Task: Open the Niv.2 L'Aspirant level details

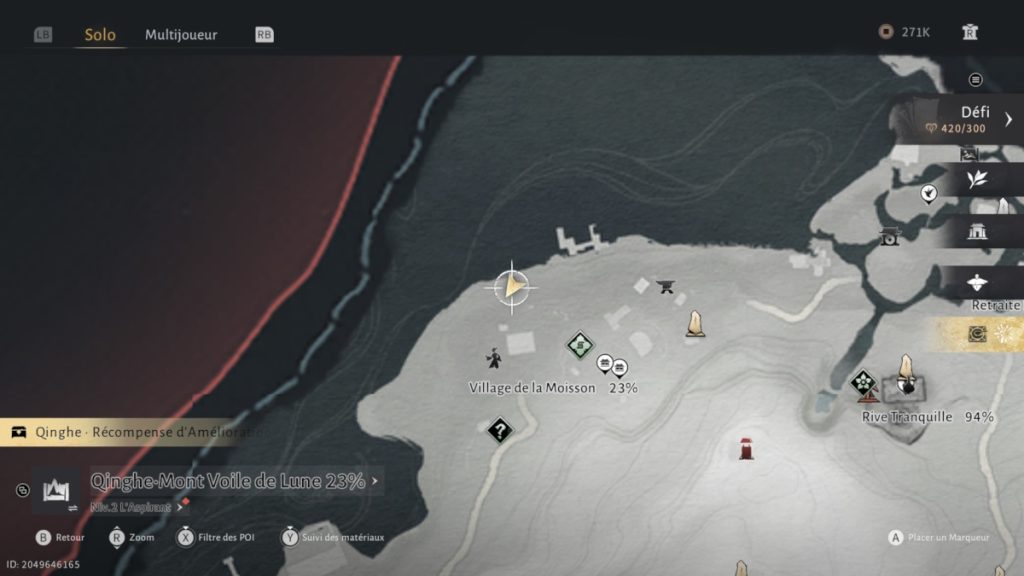Action: click(x=135, y=507)
